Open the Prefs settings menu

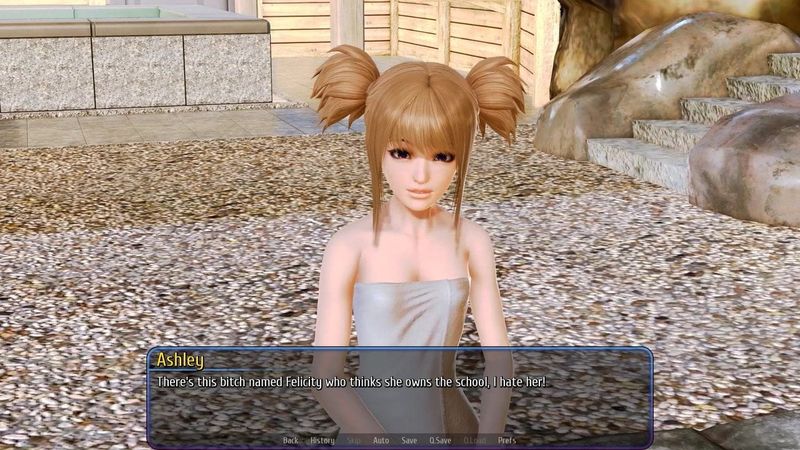(507, 440)
